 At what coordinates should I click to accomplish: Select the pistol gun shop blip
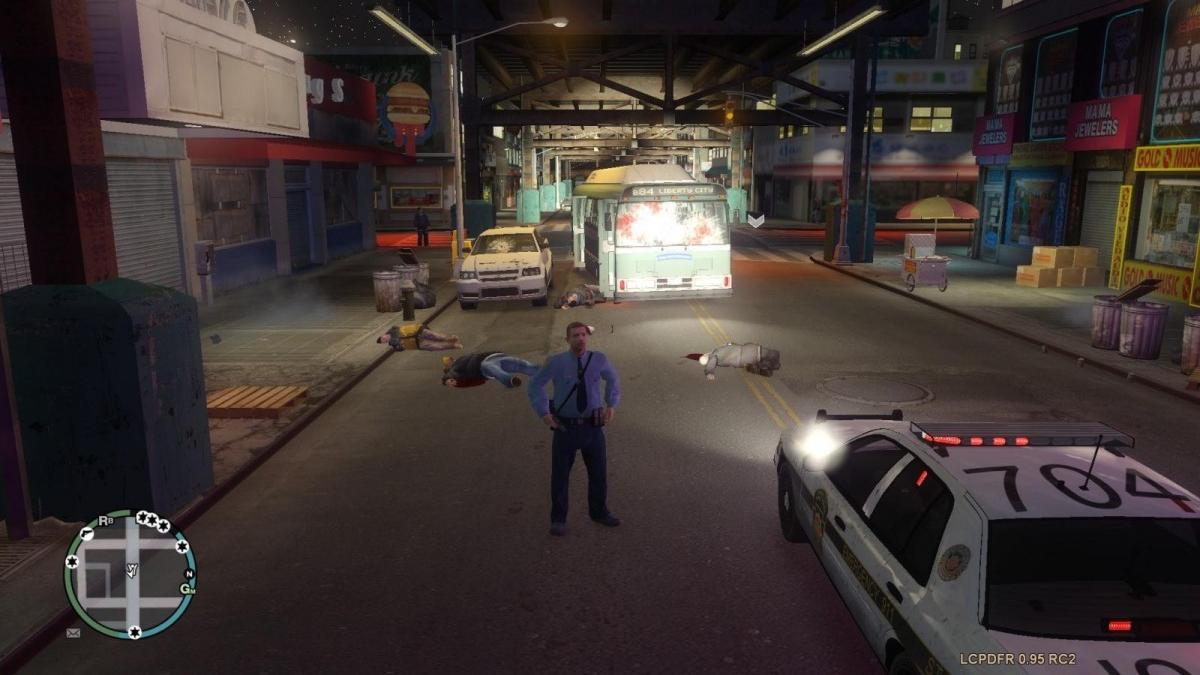(88, 535)
